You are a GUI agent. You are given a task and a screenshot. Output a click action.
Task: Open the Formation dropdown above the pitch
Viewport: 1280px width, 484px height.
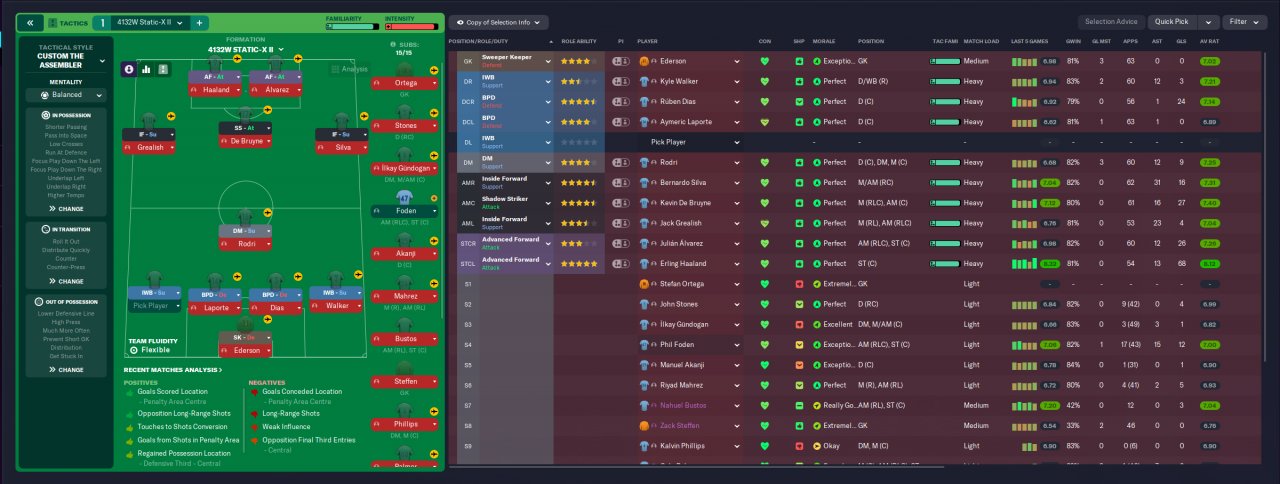[x=246, y=49]
